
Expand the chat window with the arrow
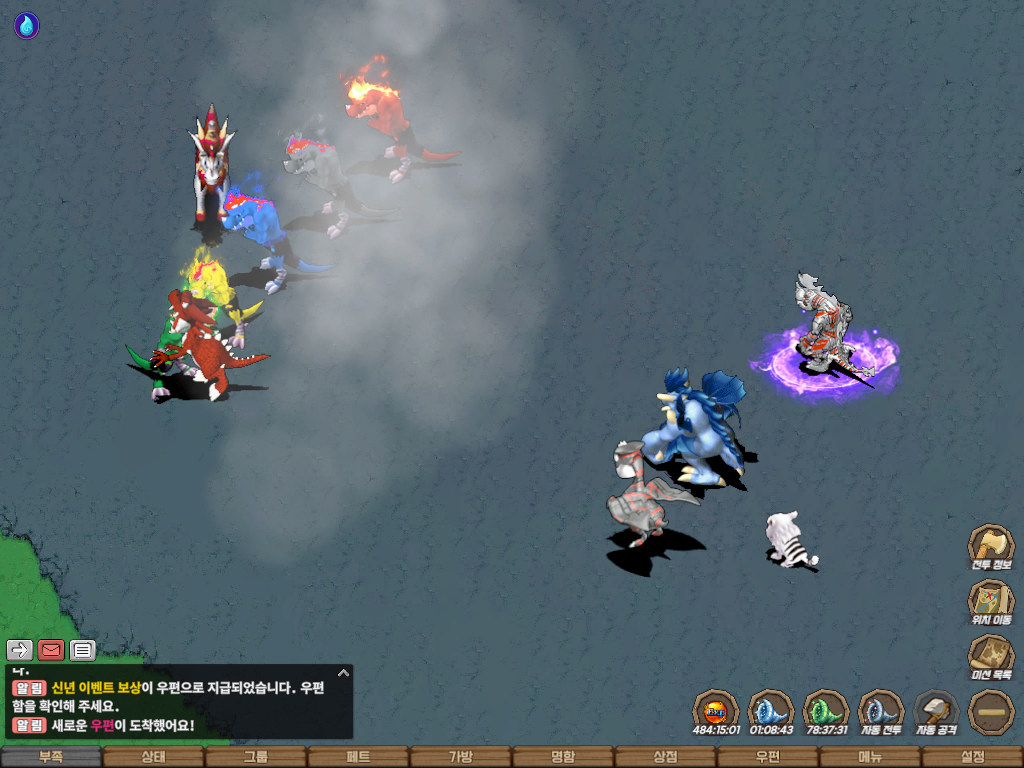tap(343, 673)
